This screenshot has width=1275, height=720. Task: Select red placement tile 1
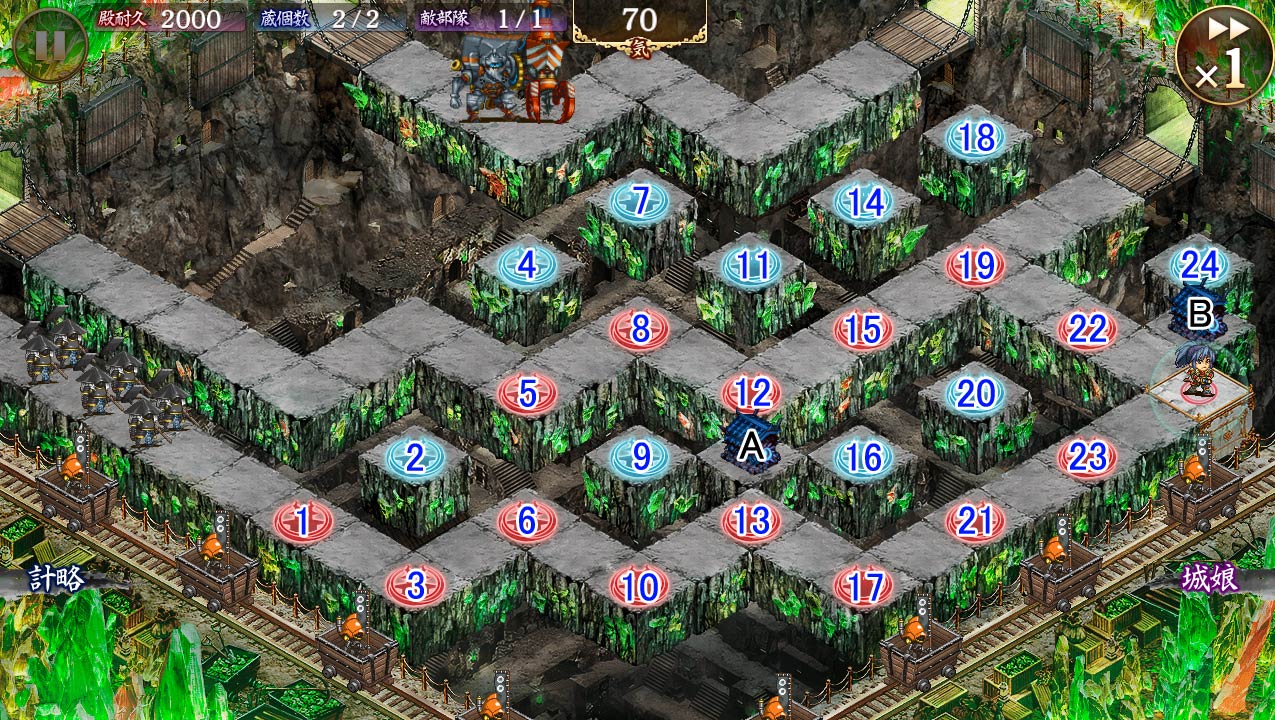[x=302, y=521]
